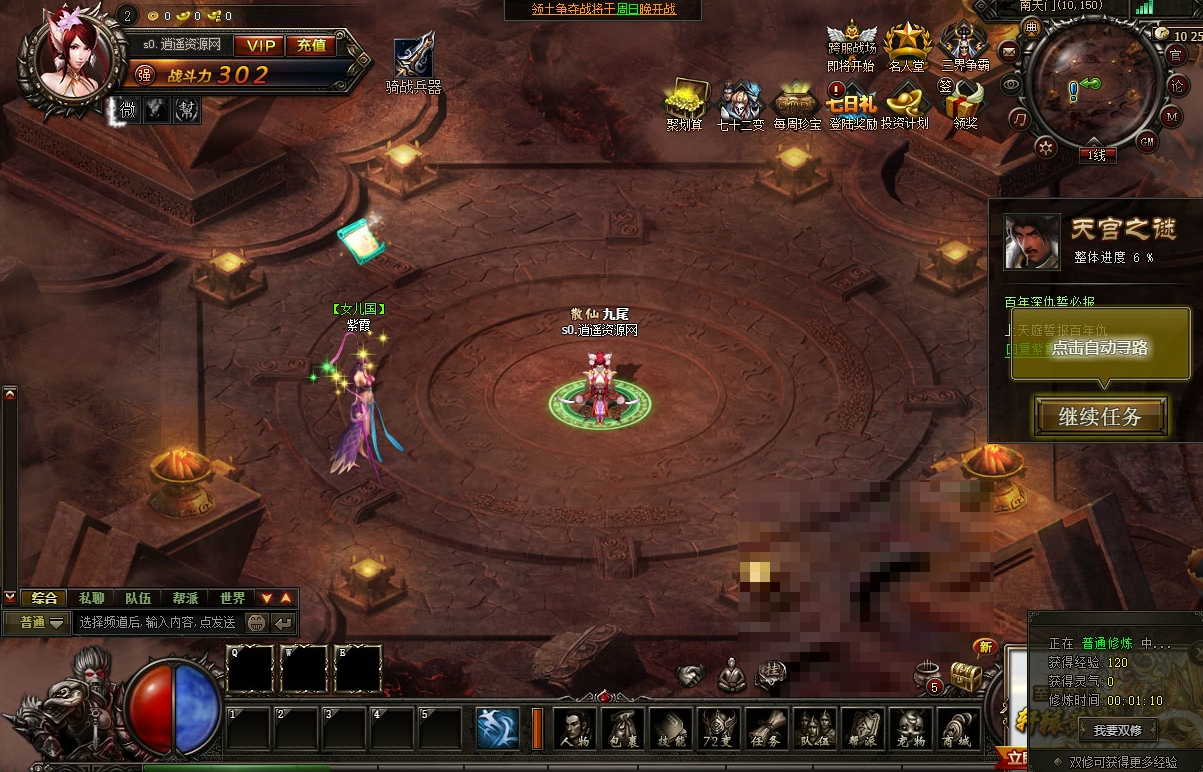Screen dimensions: 1203x772
Task: Open the circular minimap
Action: click(x=1086, y=85)
